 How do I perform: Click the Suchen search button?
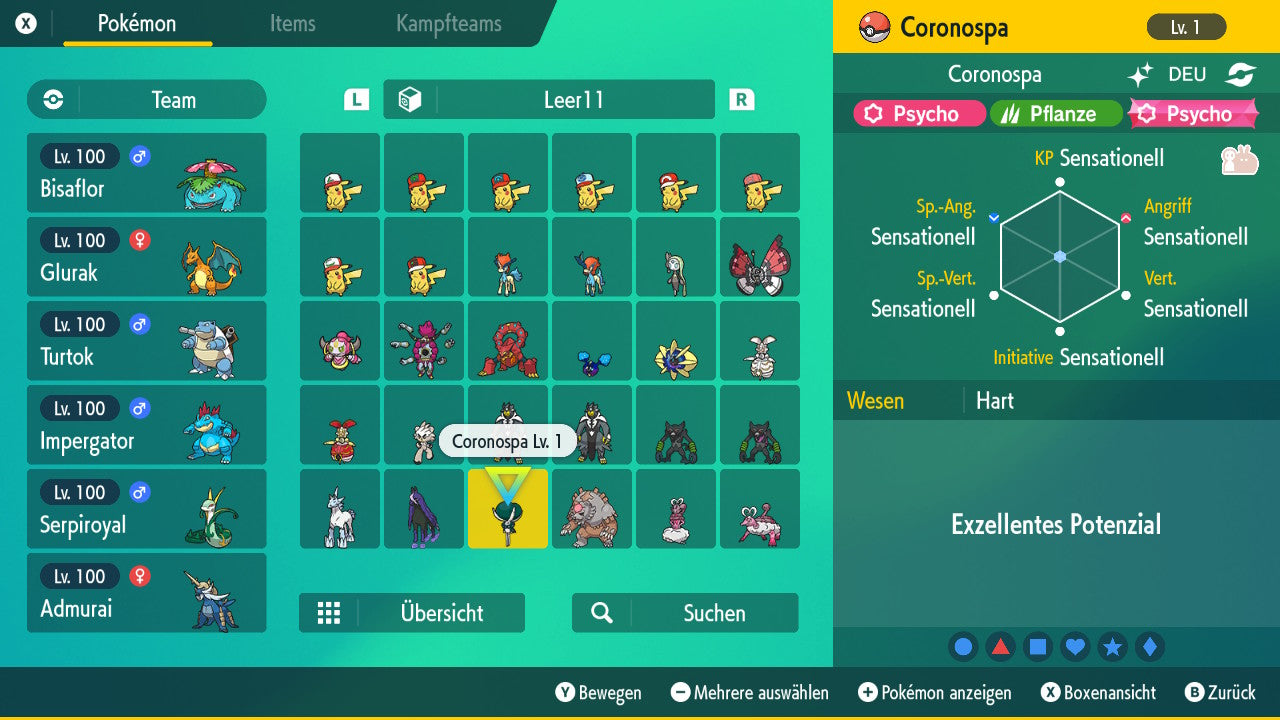tap(684, 612)
